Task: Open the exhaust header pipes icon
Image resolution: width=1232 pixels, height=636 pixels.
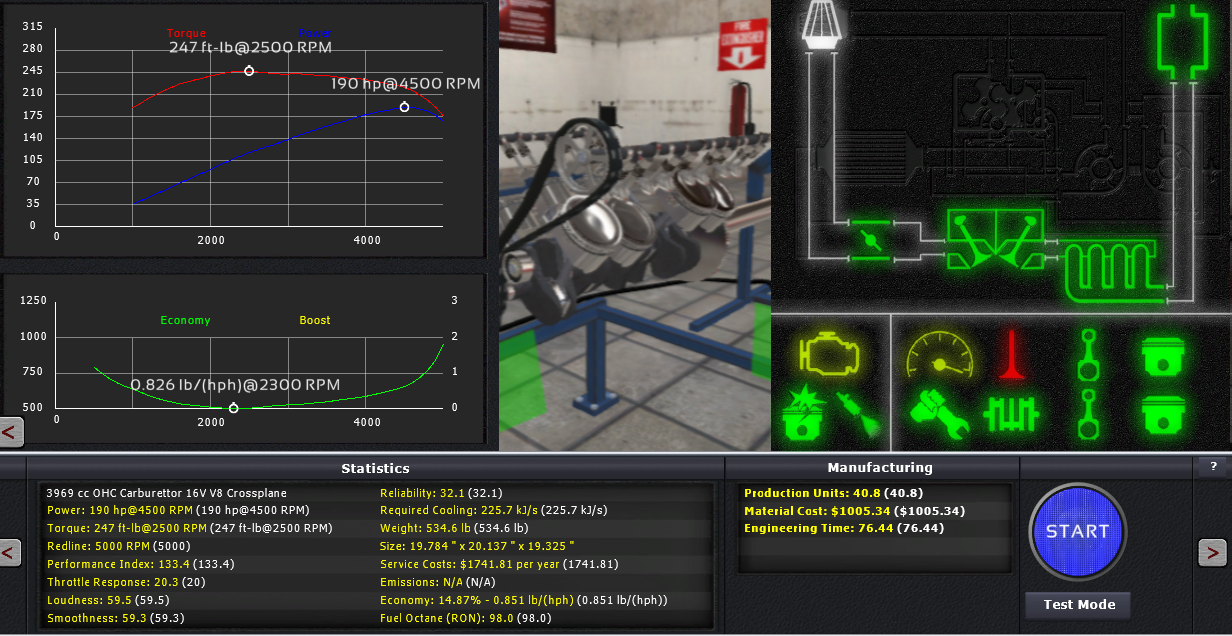Action: (x=1098, y=267)
